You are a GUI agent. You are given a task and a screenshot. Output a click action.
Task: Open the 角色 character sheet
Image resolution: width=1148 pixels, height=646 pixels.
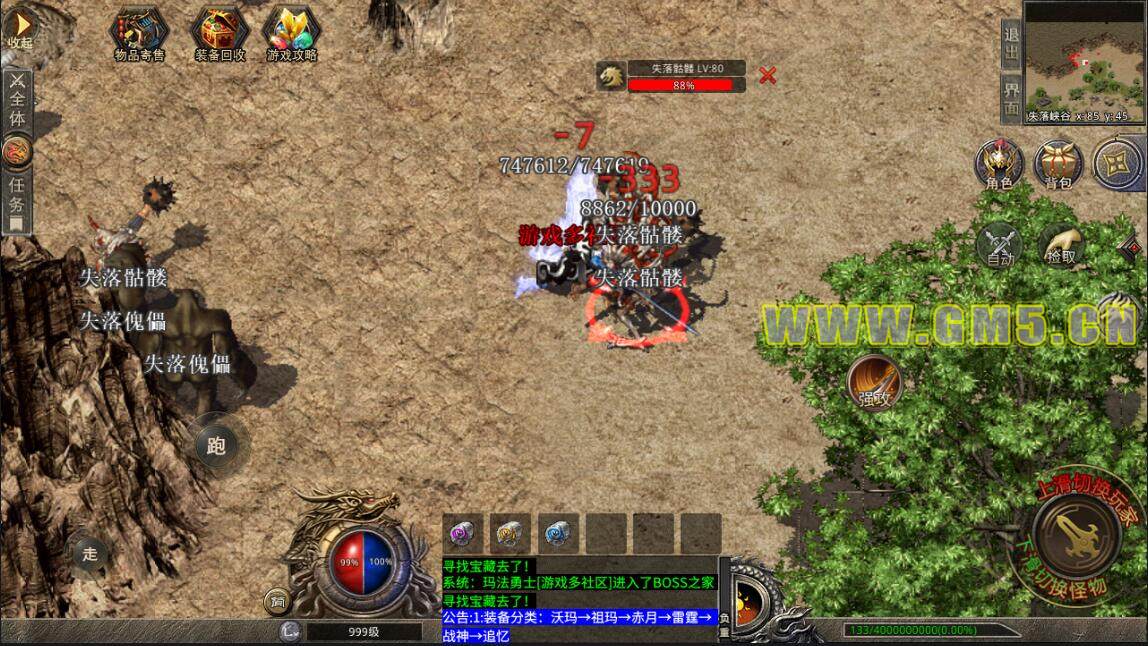pos(999,162)
